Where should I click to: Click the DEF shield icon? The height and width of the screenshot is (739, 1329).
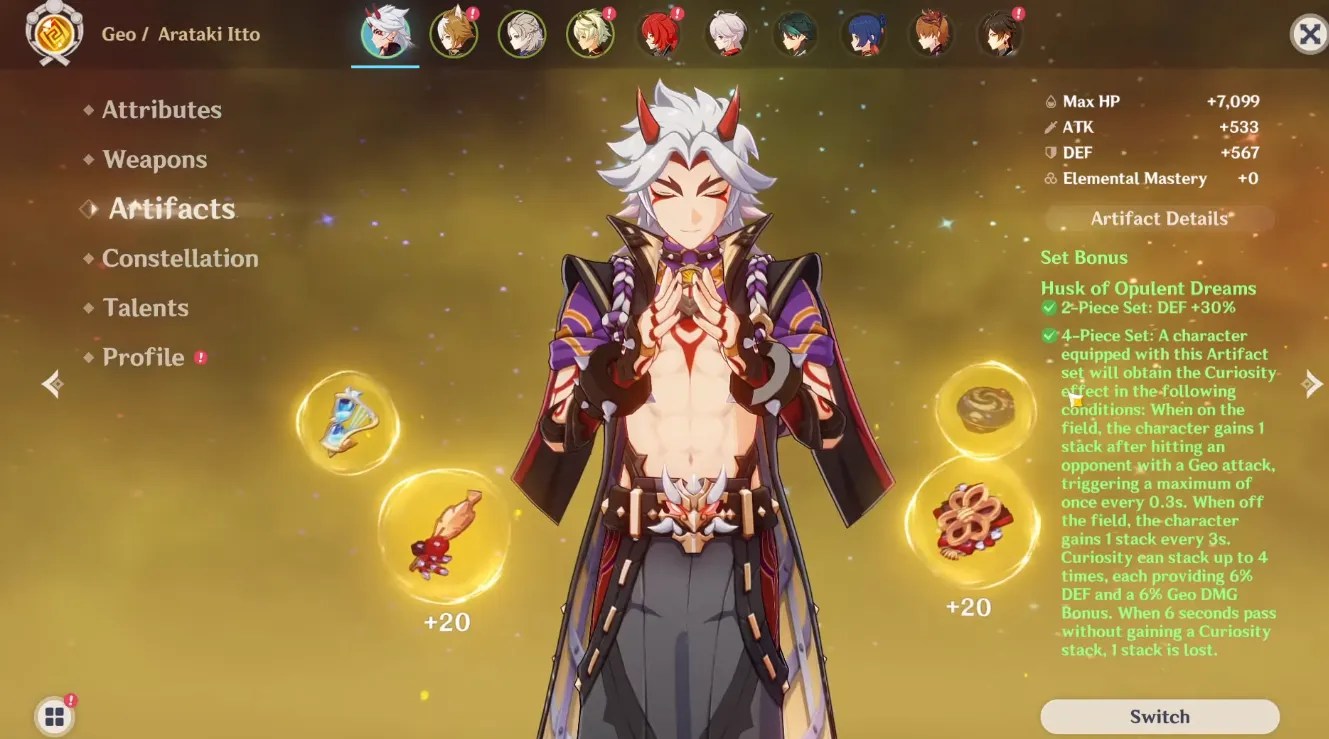(x=1051, y=152)
